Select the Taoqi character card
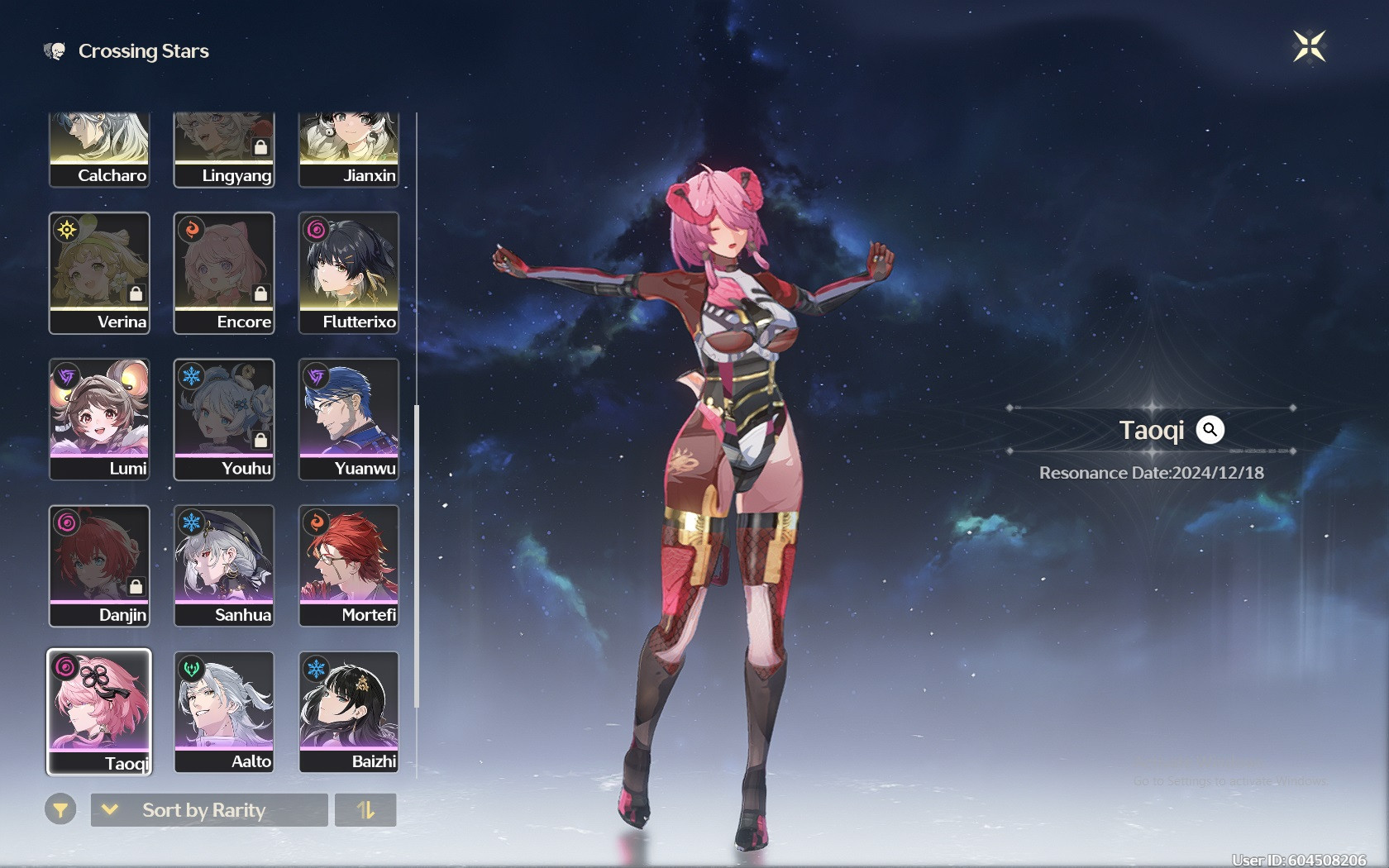Screen dimensions: 1389x868 (x=99, y=712)
